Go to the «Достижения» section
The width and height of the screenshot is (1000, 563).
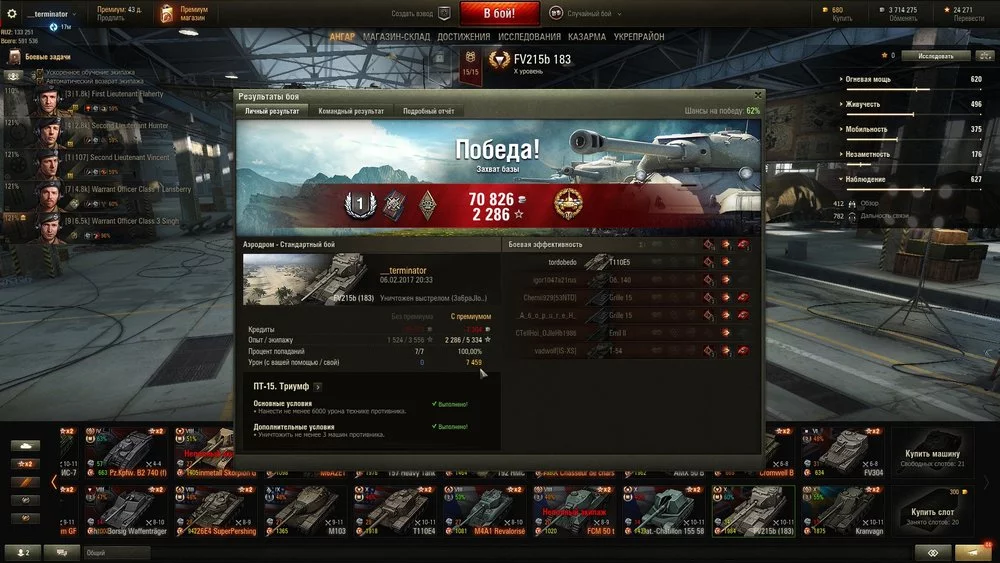tap(463, 37)
